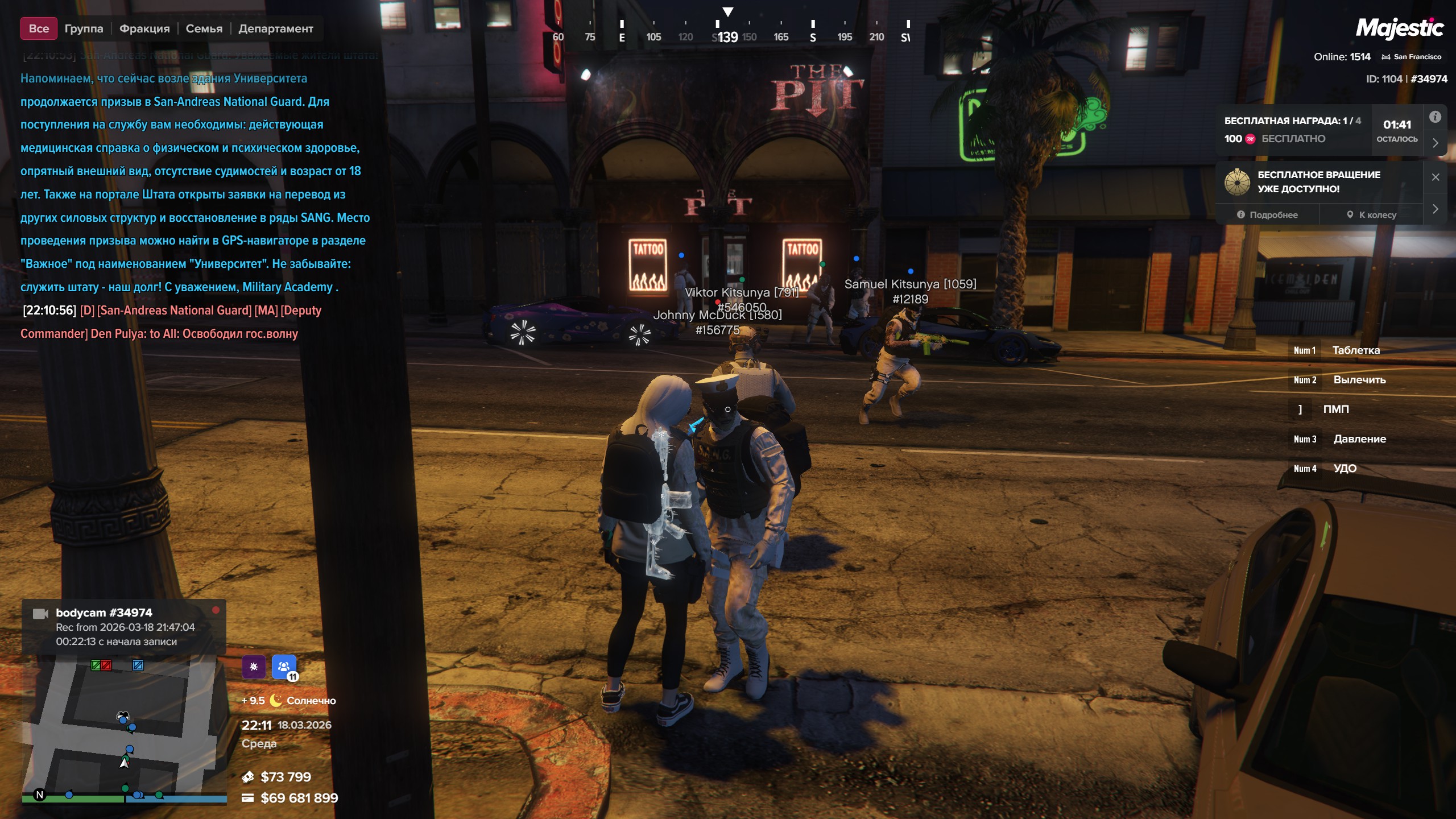Close the free spin notification
Screen dimensions: 1456x819
coord(1435,177)
